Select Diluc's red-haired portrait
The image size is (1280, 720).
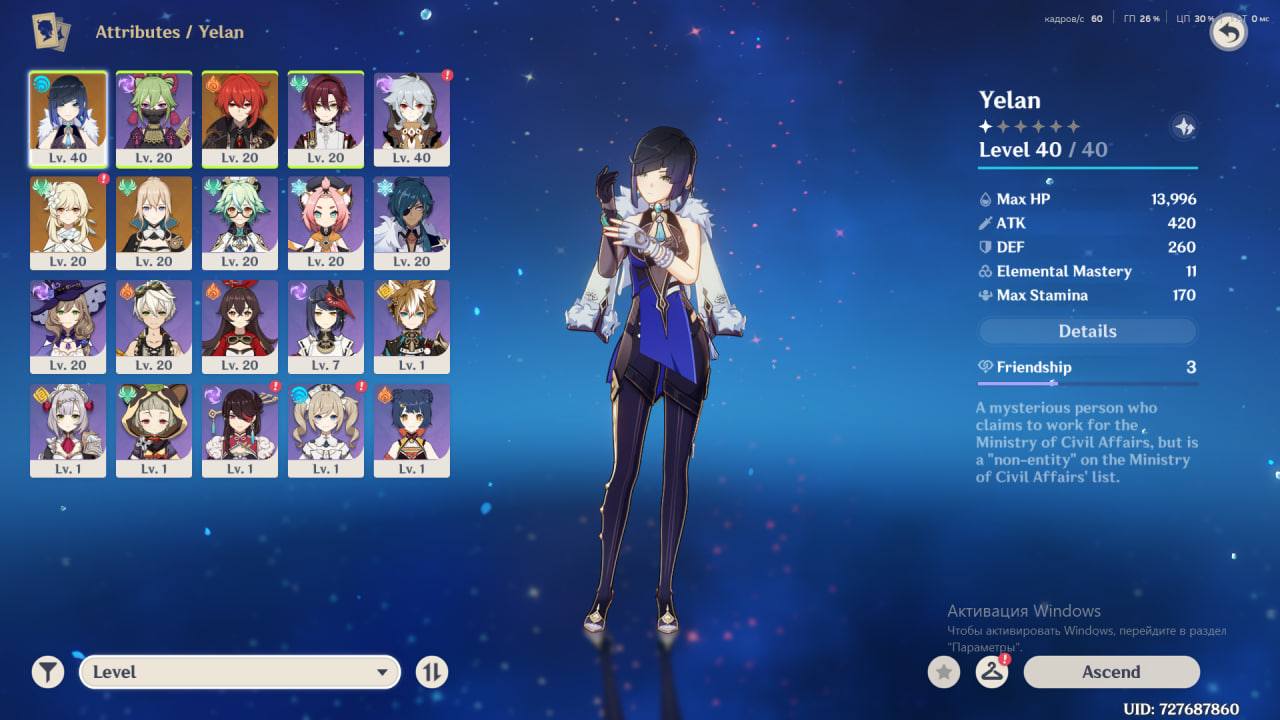(240, 119)
